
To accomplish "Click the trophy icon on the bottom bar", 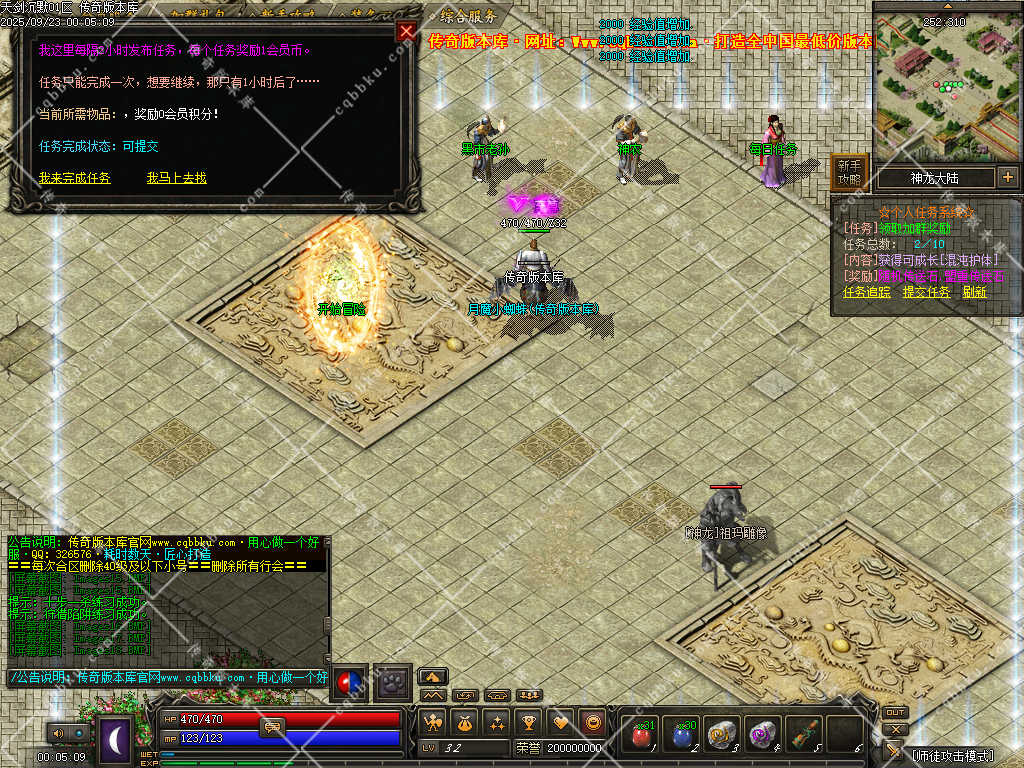I will tap(529, 722).
